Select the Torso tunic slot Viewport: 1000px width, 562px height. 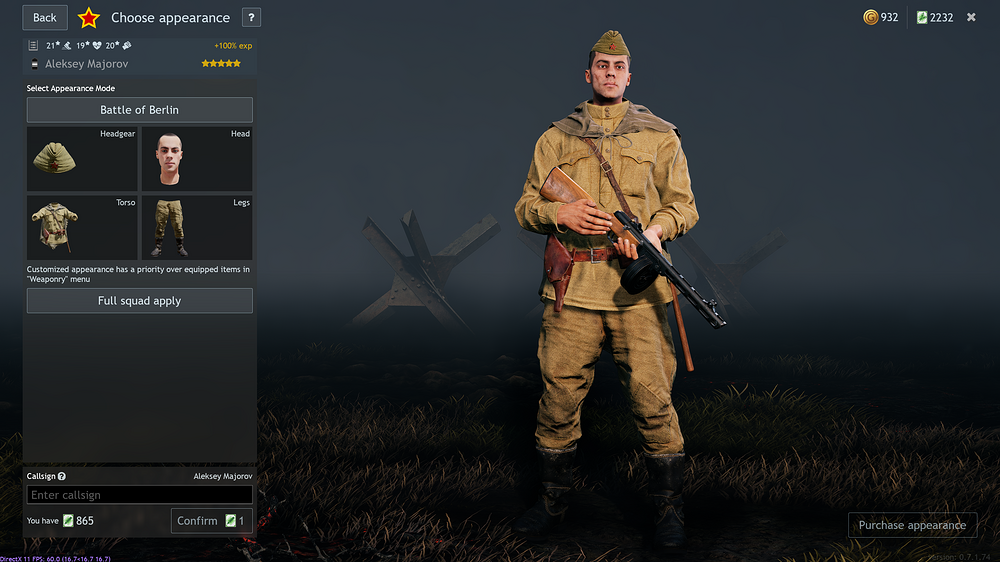coord(82,228)
